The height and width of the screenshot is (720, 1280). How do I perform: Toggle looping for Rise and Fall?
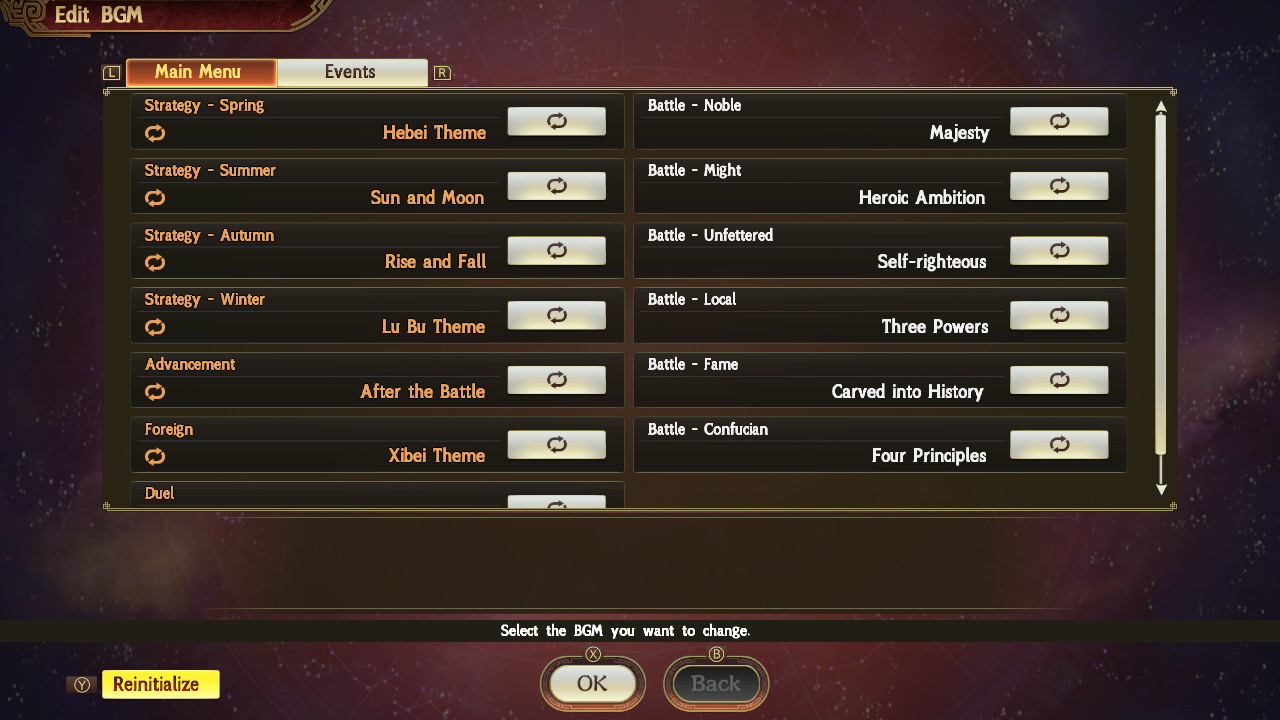(x=556, y=250)
